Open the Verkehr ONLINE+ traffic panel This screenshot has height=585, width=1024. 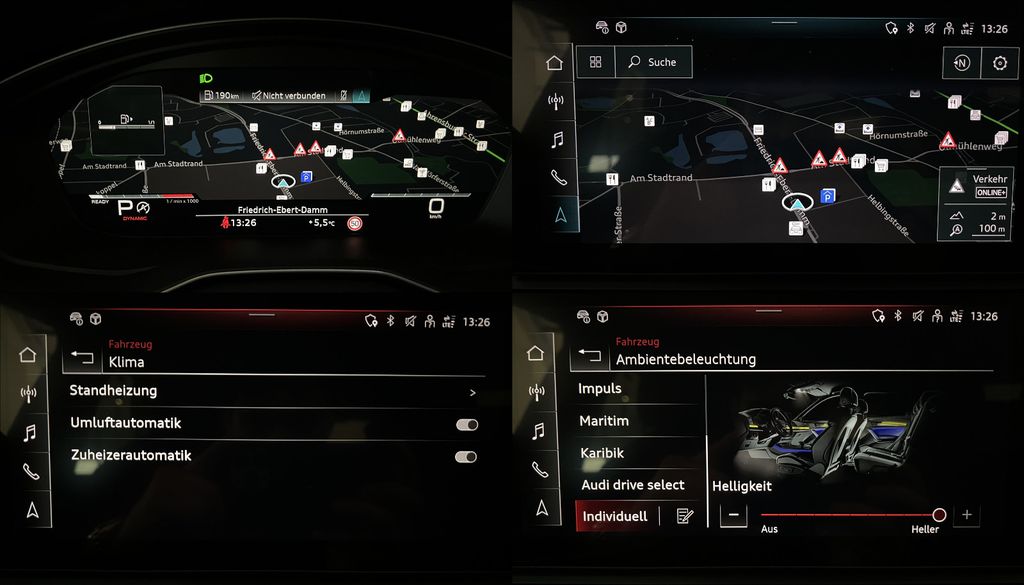click(x=975, y=185)
